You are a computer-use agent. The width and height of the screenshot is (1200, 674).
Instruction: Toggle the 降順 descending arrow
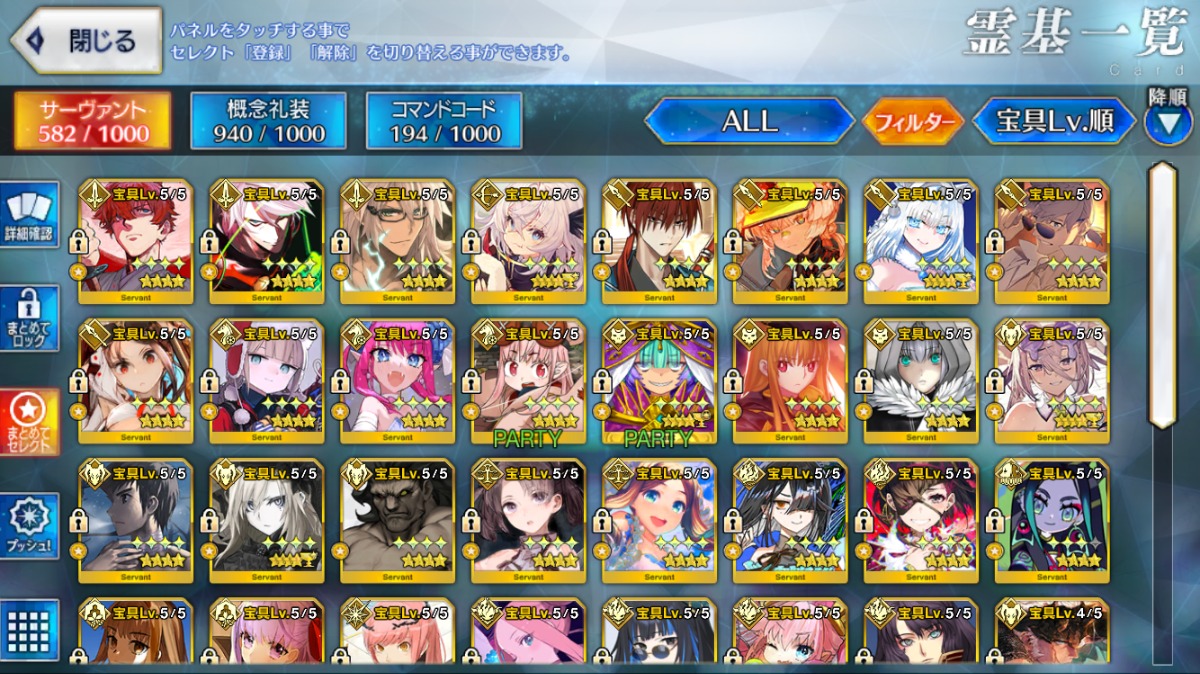[x=1166, y=122]
